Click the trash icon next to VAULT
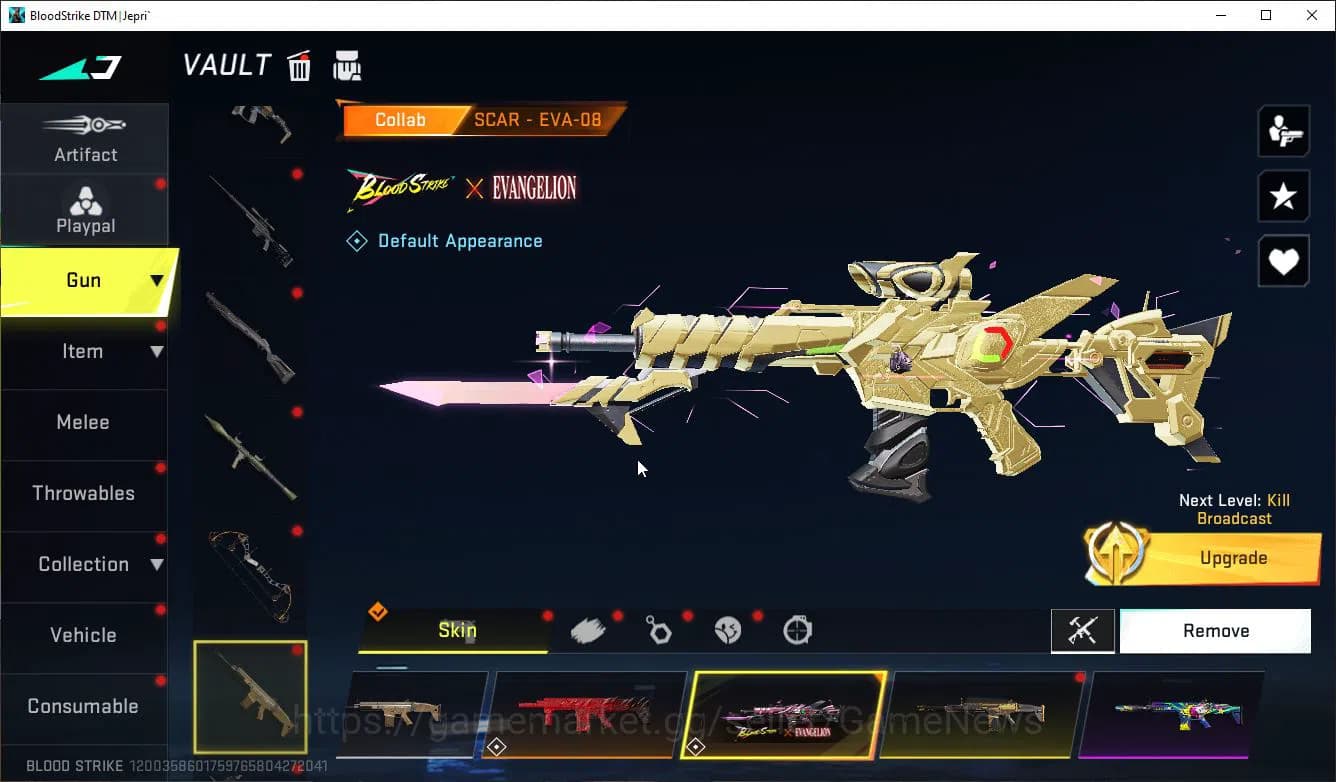The image size is (1336, 782). [299, 65]
